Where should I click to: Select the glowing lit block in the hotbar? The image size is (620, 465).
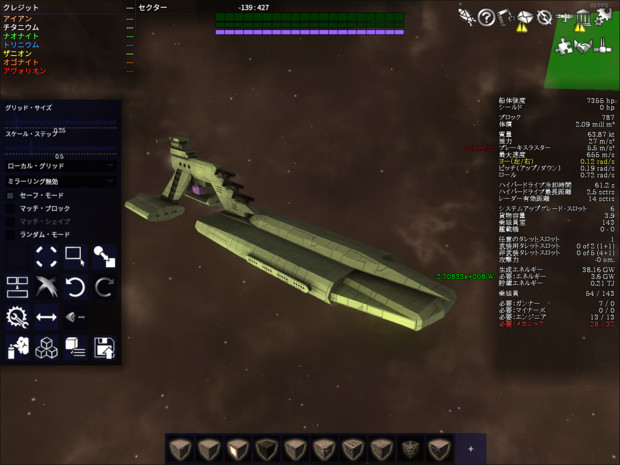(238, 448)
